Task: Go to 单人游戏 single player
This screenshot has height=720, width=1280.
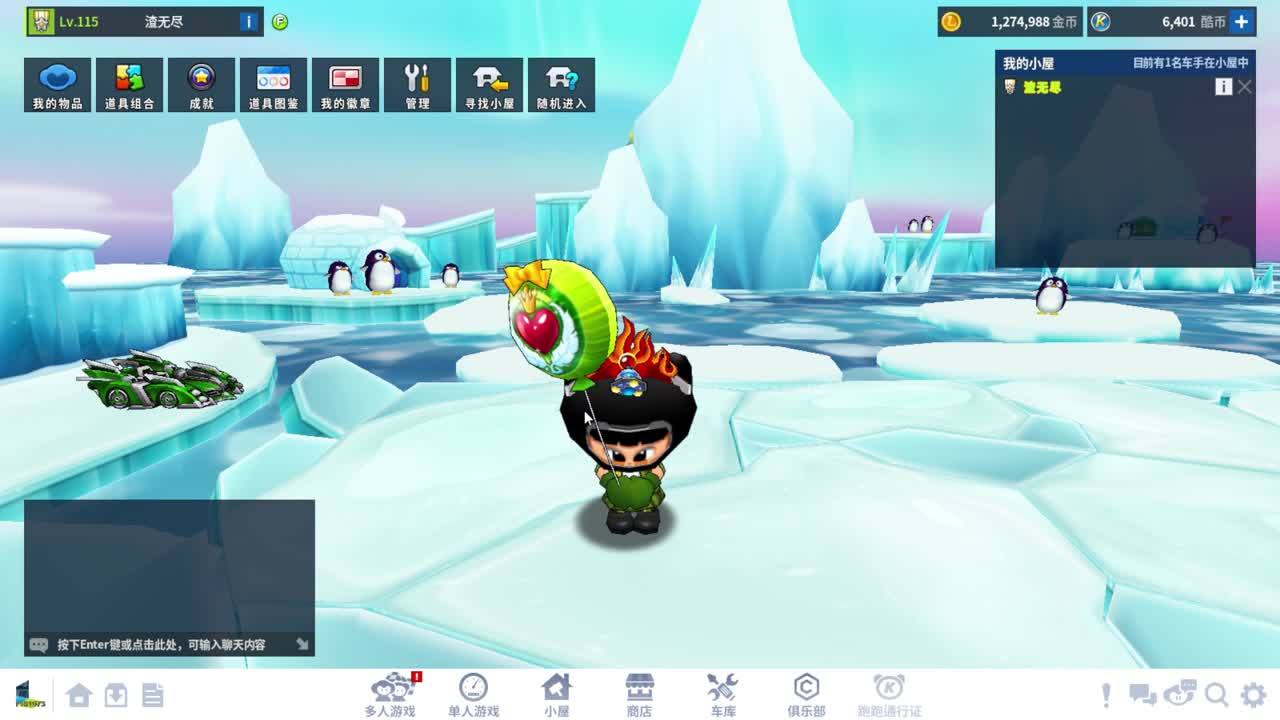Action: (473, 694)
